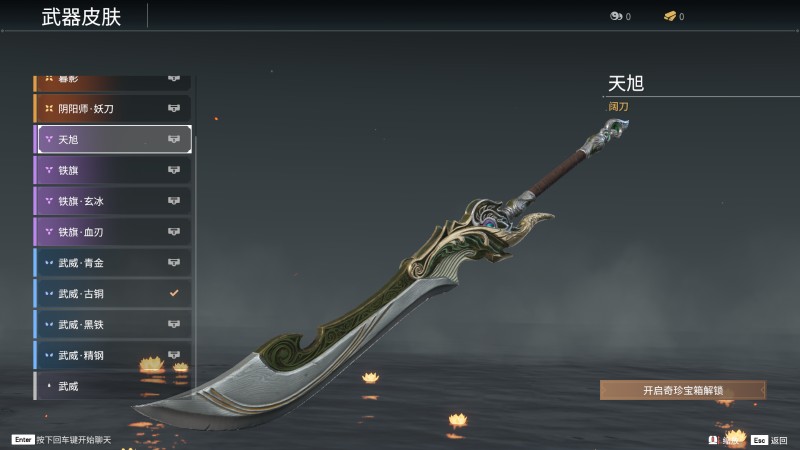
Task: Select the plain 铁旗 skin row
Action: tap(112, 170)
